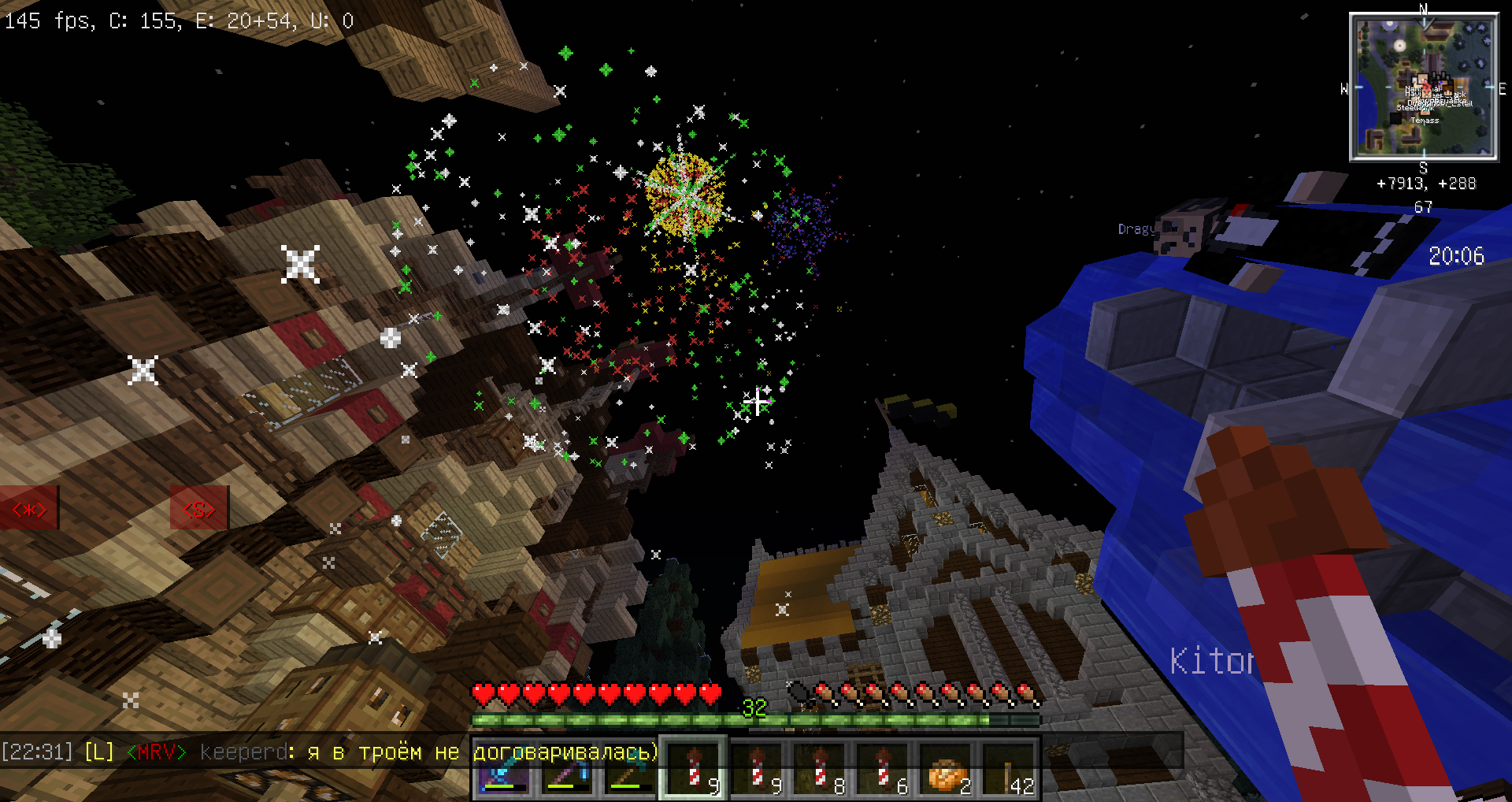This screenshot has height=802, width=1512.
Task: Select the stack of 42 torches
Action: 1008,770
